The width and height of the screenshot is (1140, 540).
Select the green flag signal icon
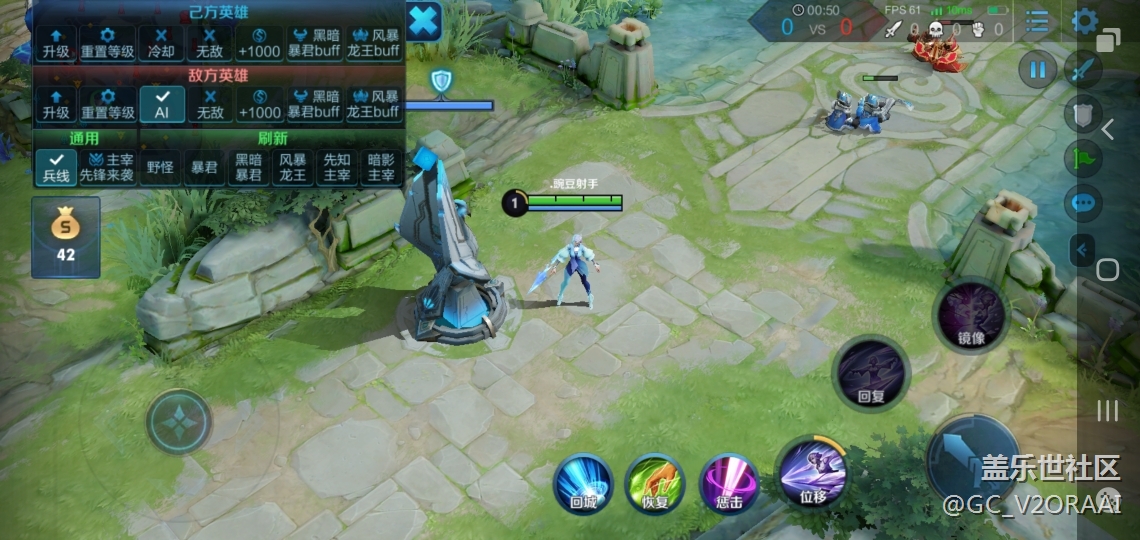pos(1084,158)
